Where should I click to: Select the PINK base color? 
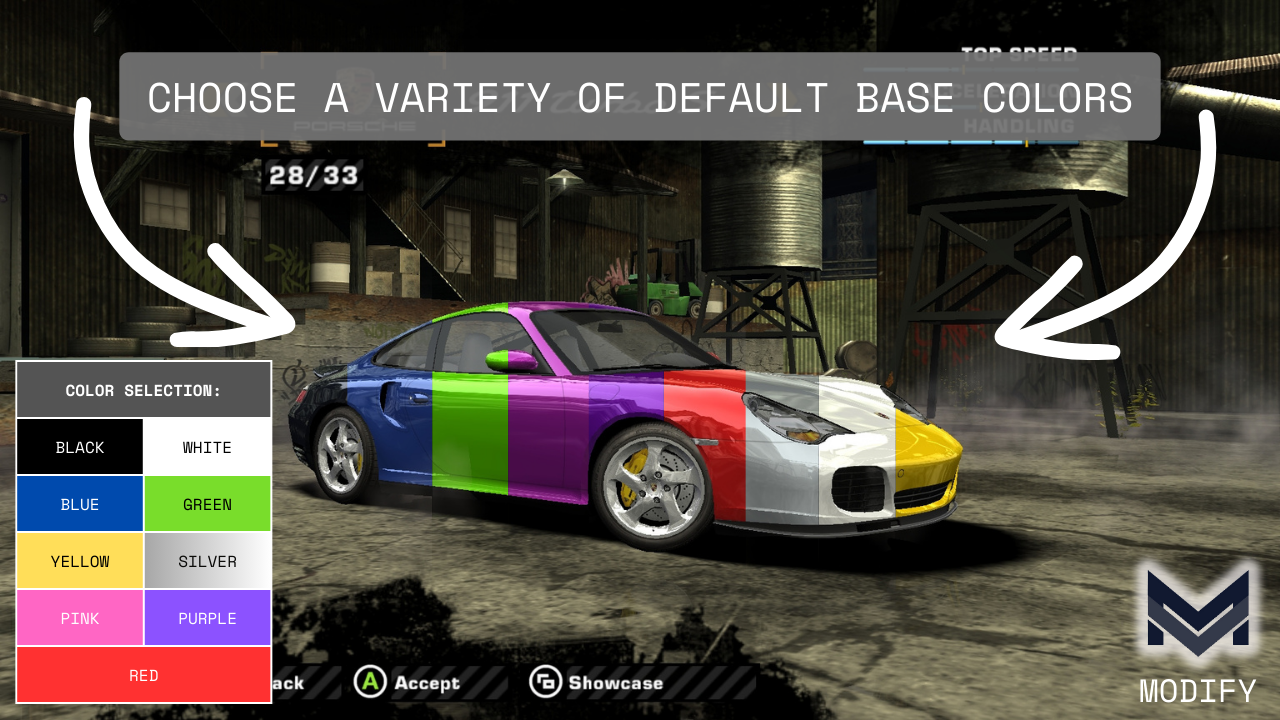pyautogui.click(x=80, y=617)
